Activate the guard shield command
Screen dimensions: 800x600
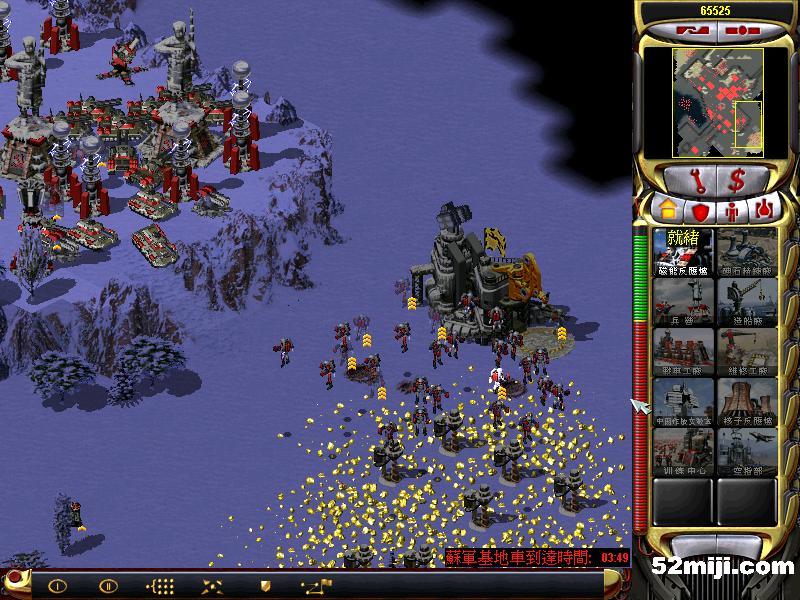point(266,586)
